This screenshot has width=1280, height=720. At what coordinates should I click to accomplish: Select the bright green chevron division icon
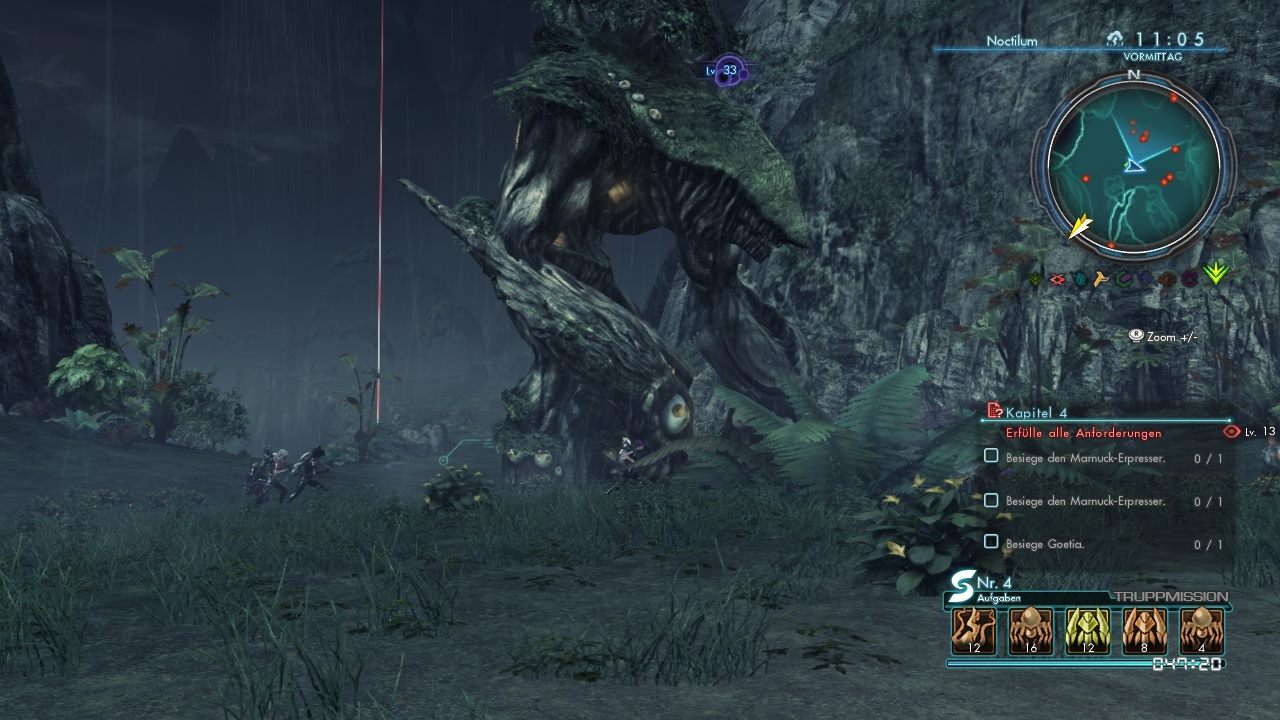click(x=1216, y=273)
